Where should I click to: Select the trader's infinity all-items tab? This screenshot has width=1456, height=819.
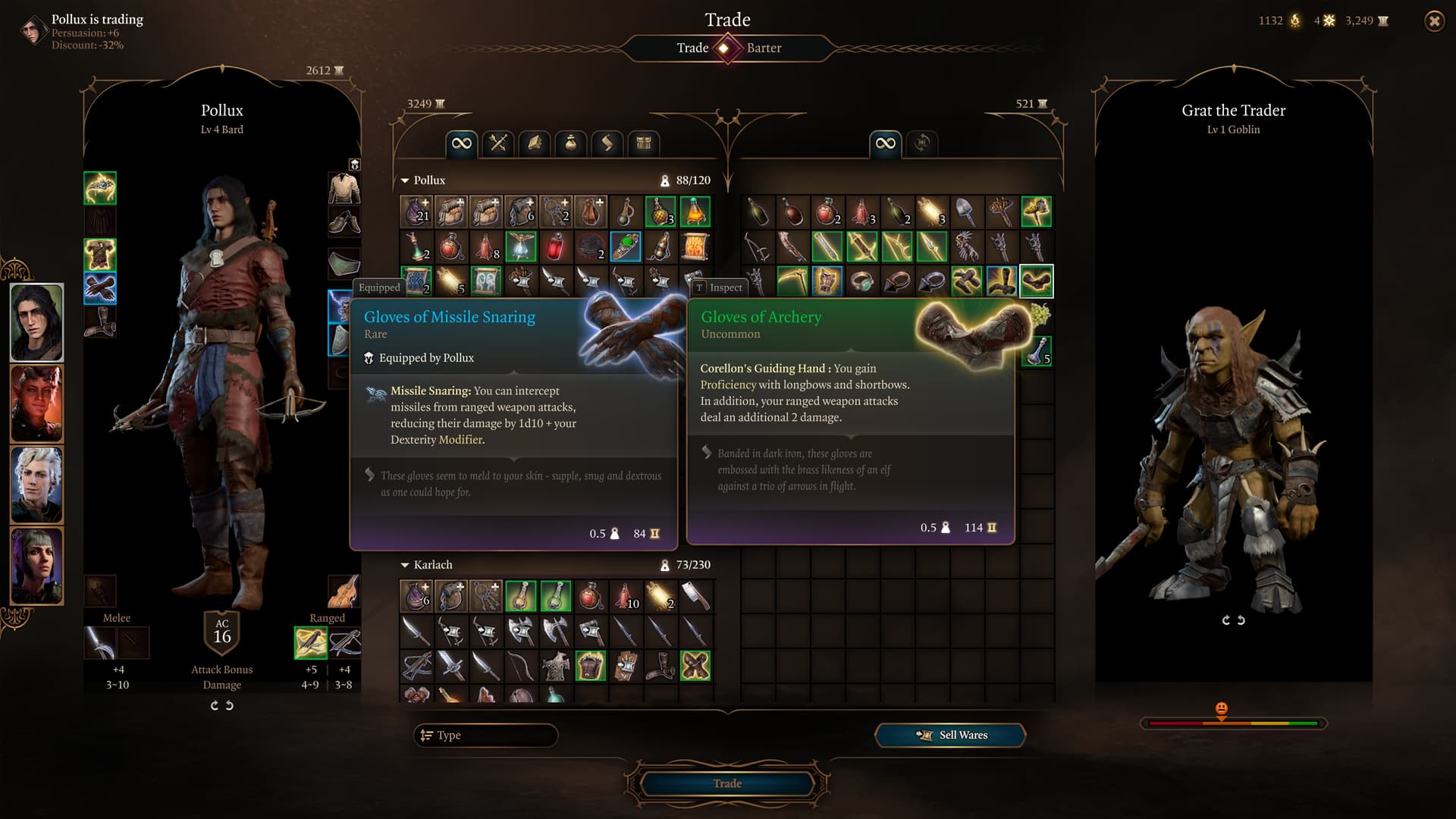[x=885, y=143]
